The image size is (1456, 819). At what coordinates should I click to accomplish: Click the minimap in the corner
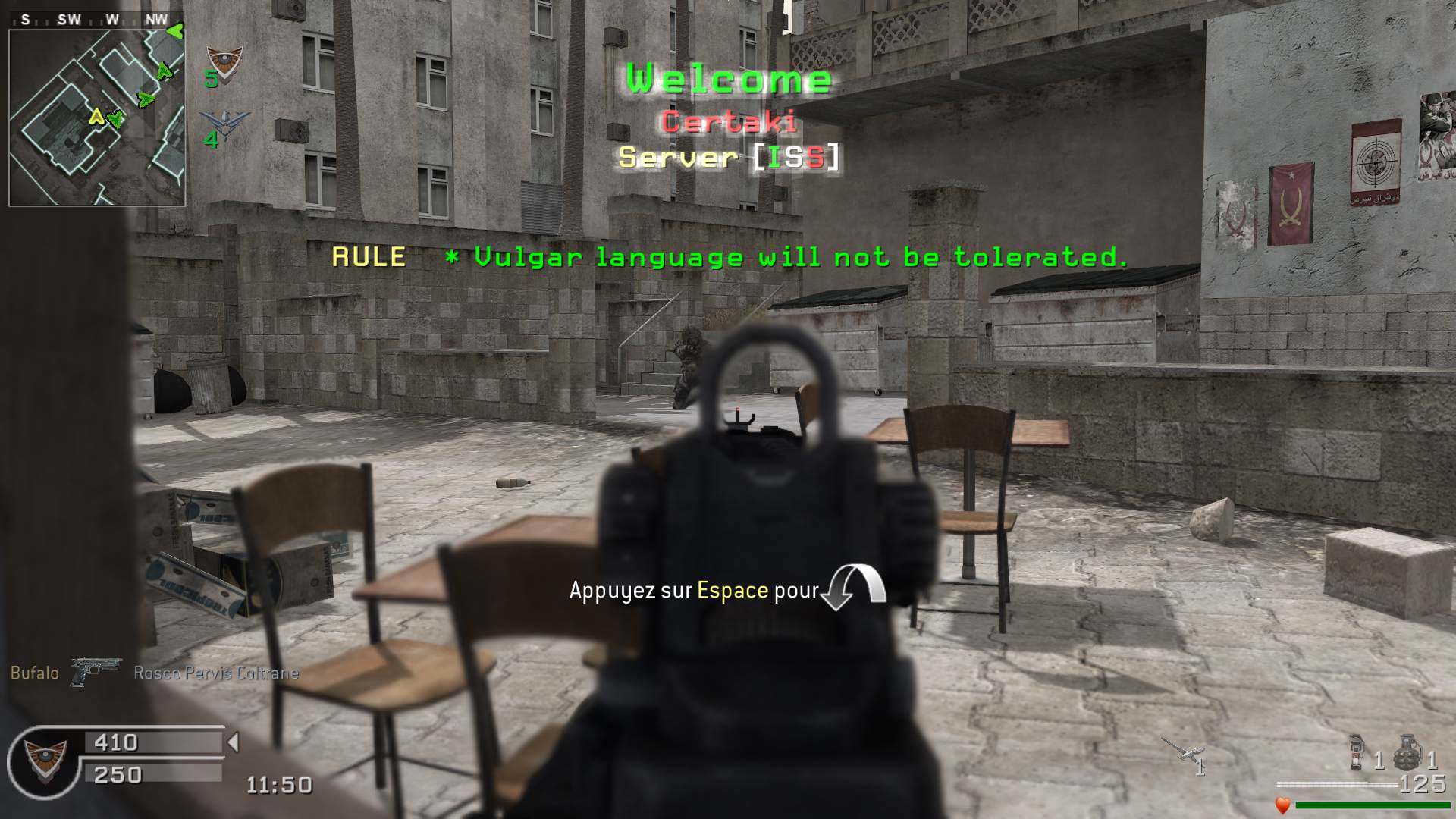tap(97, 118)
